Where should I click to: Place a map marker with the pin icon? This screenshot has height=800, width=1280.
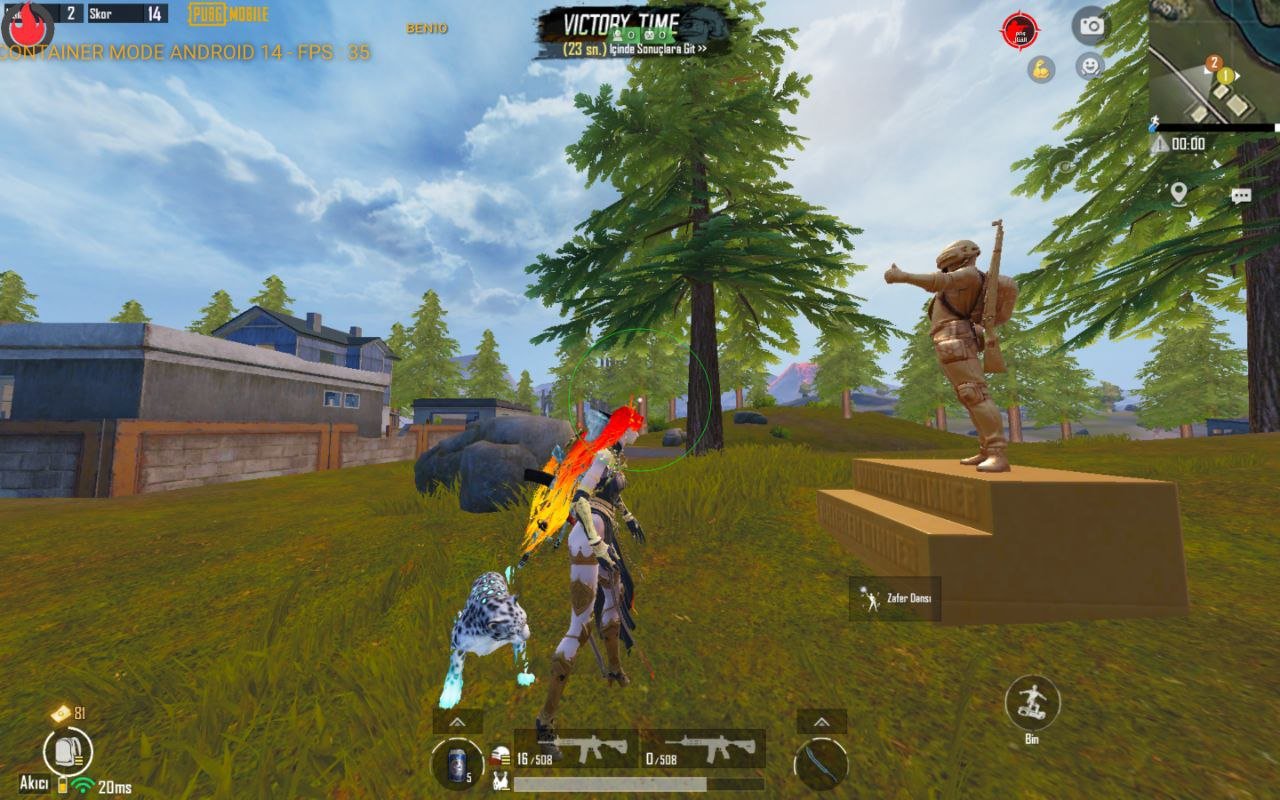(1179, 193)
